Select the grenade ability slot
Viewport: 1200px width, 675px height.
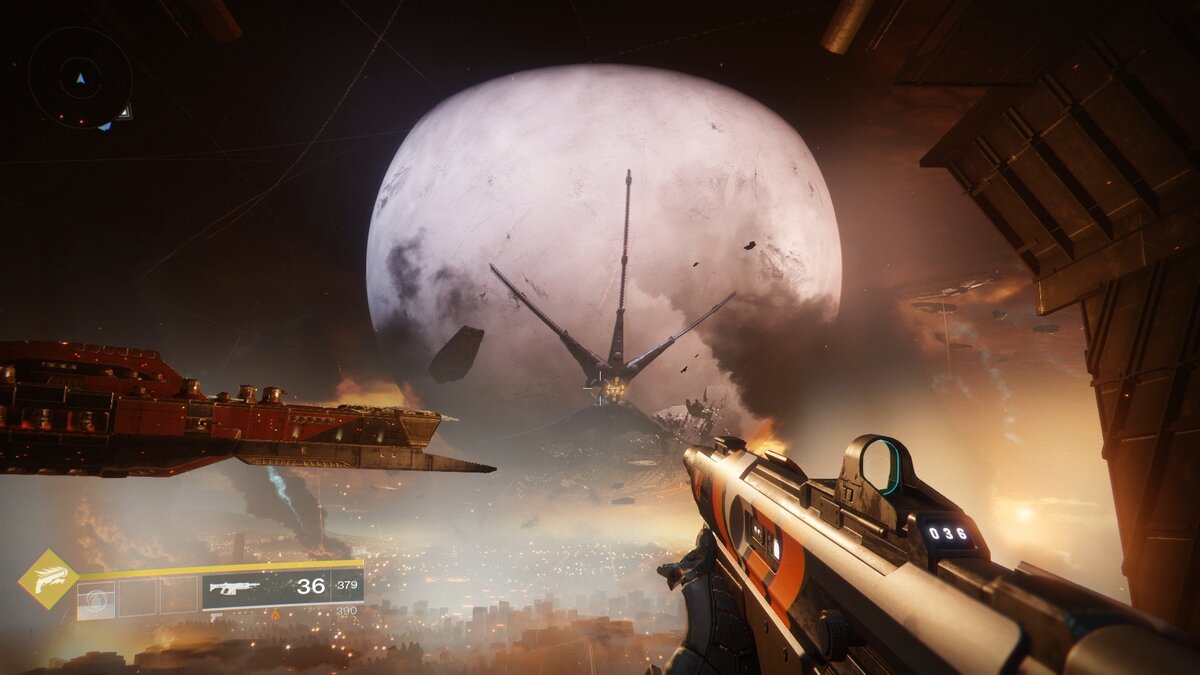(97, 598)
